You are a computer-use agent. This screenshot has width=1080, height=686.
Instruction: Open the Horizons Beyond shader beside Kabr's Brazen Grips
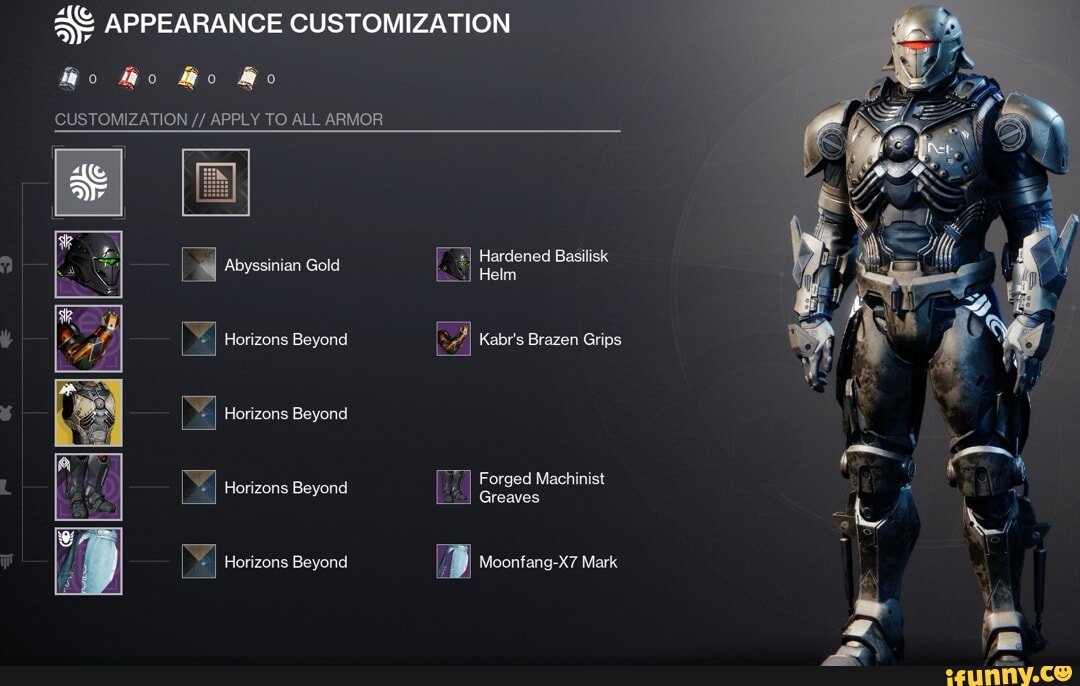point(199,339)
